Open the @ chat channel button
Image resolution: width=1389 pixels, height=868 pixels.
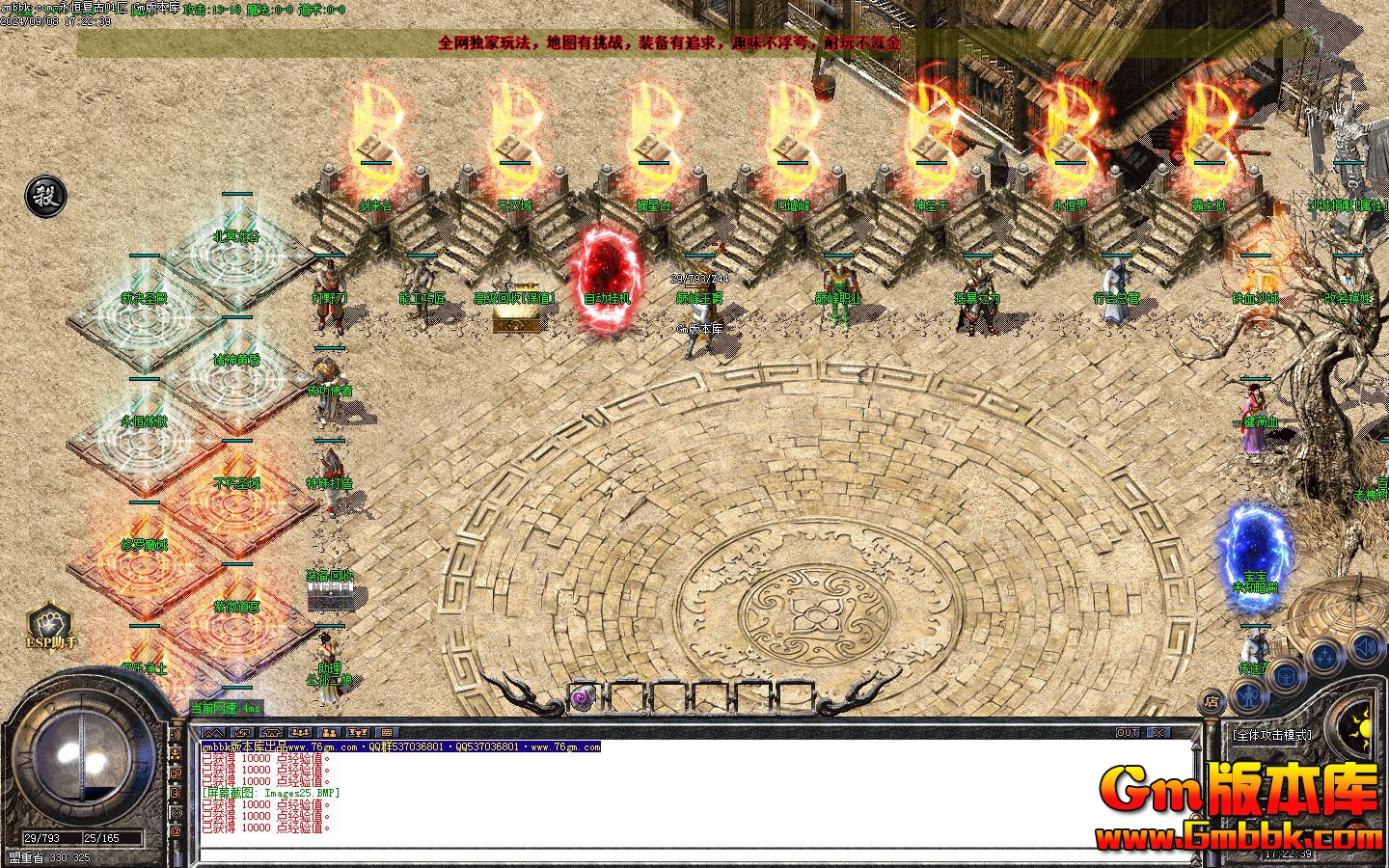(x=177, y=830)
